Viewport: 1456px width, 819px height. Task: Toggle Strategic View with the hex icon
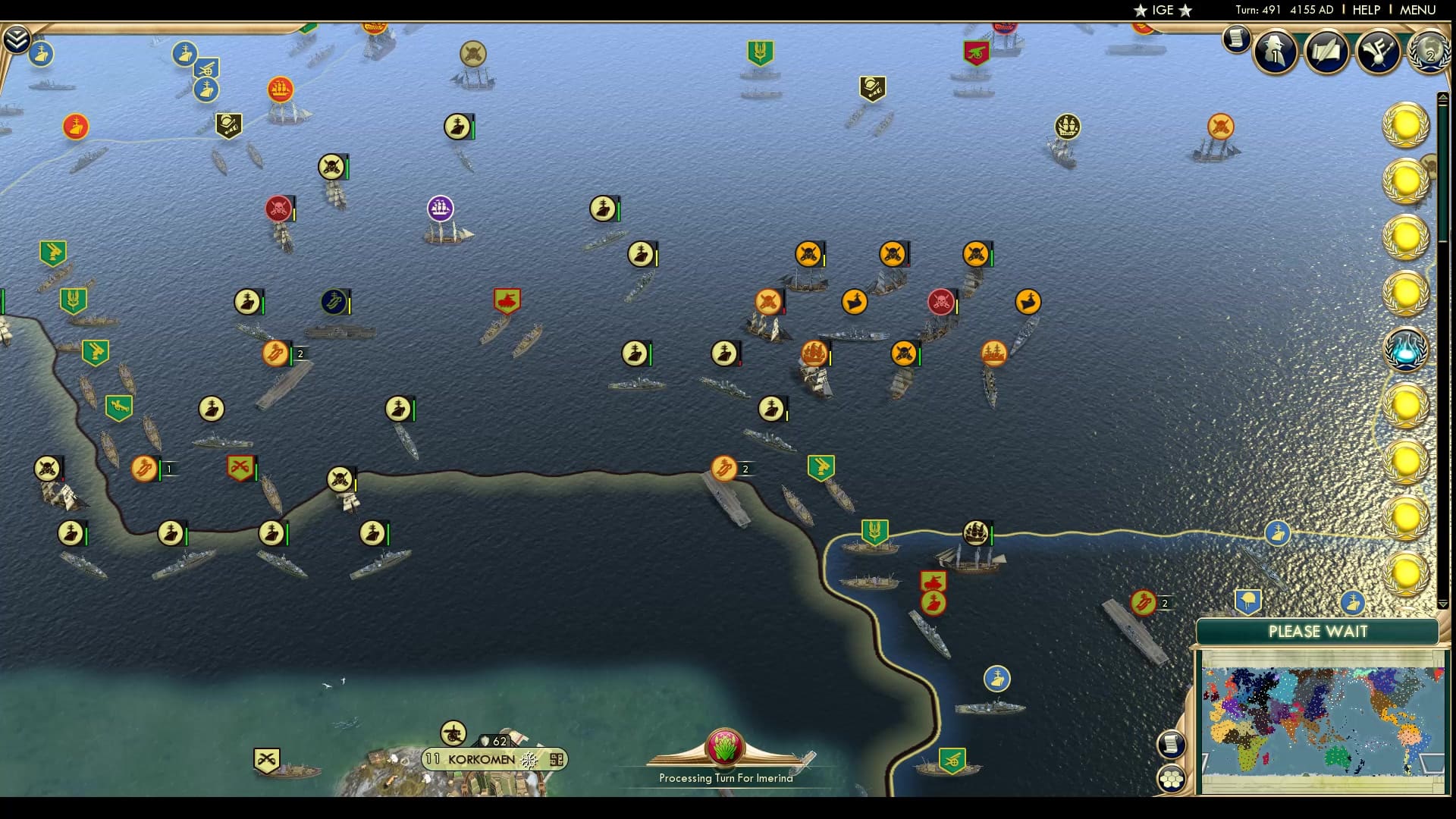pyautogui.click(x=1172, y=777)
